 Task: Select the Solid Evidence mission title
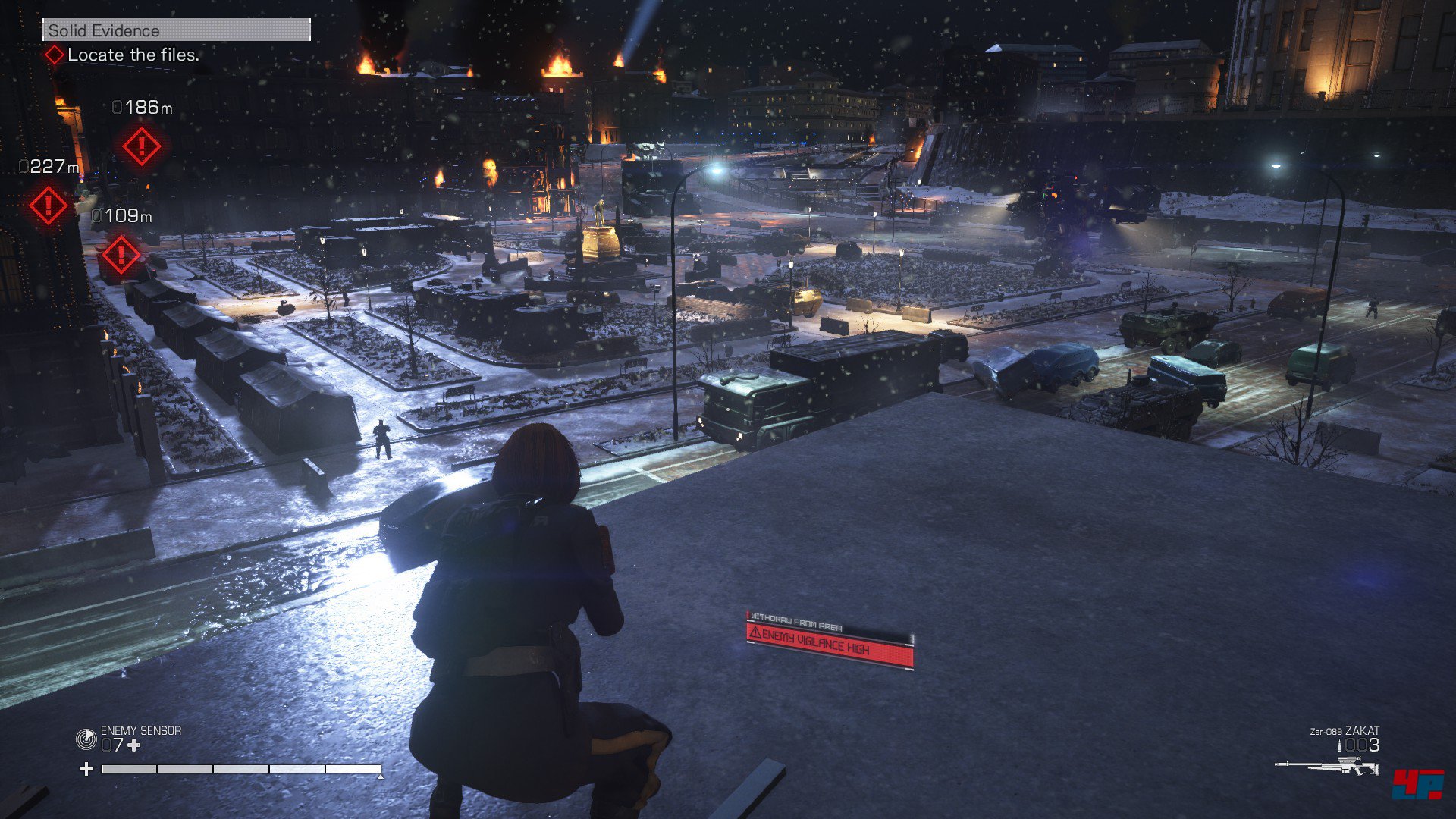pos(104,30)
